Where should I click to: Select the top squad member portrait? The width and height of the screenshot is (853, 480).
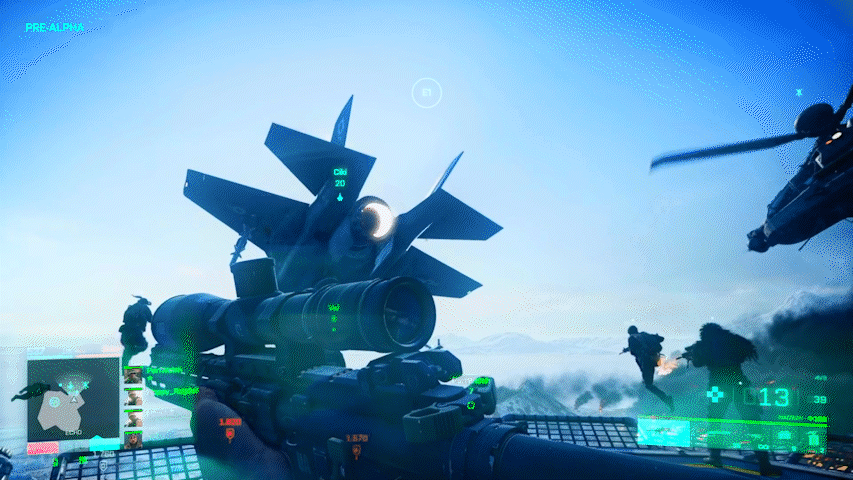133,376
